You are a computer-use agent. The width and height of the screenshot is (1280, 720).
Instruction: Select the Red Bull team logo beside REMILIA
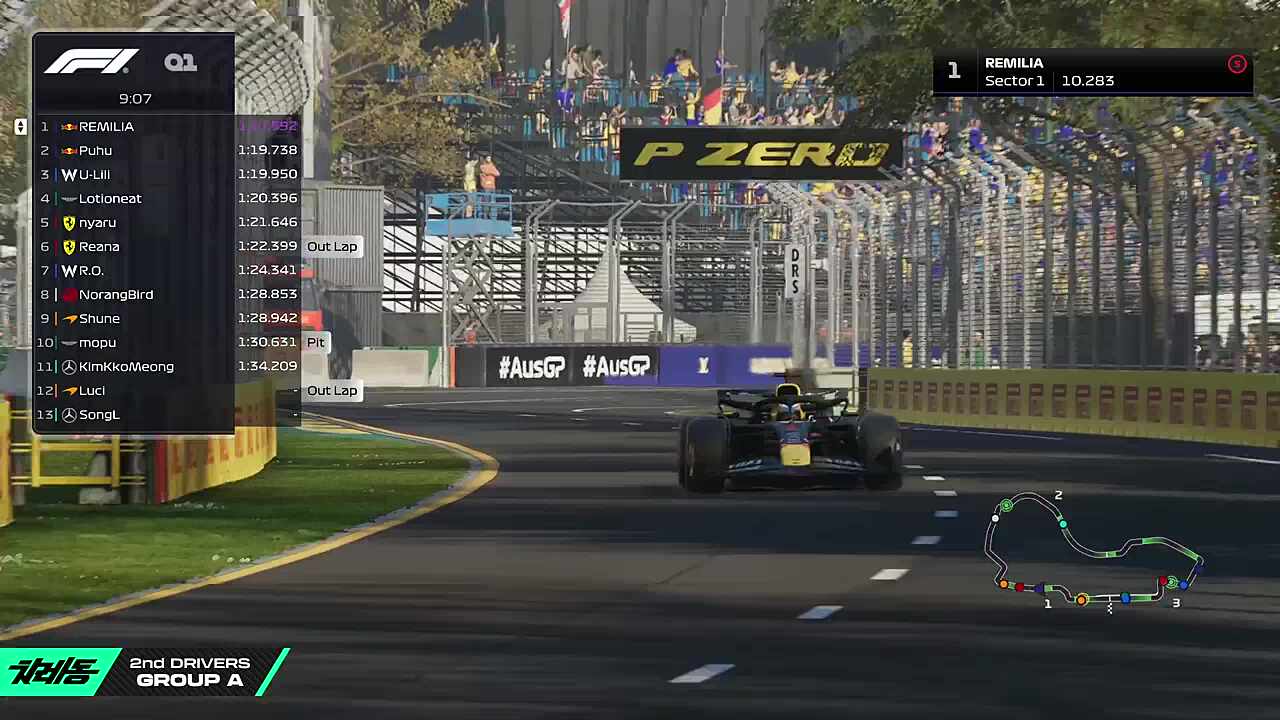click(x=68, y=126)
